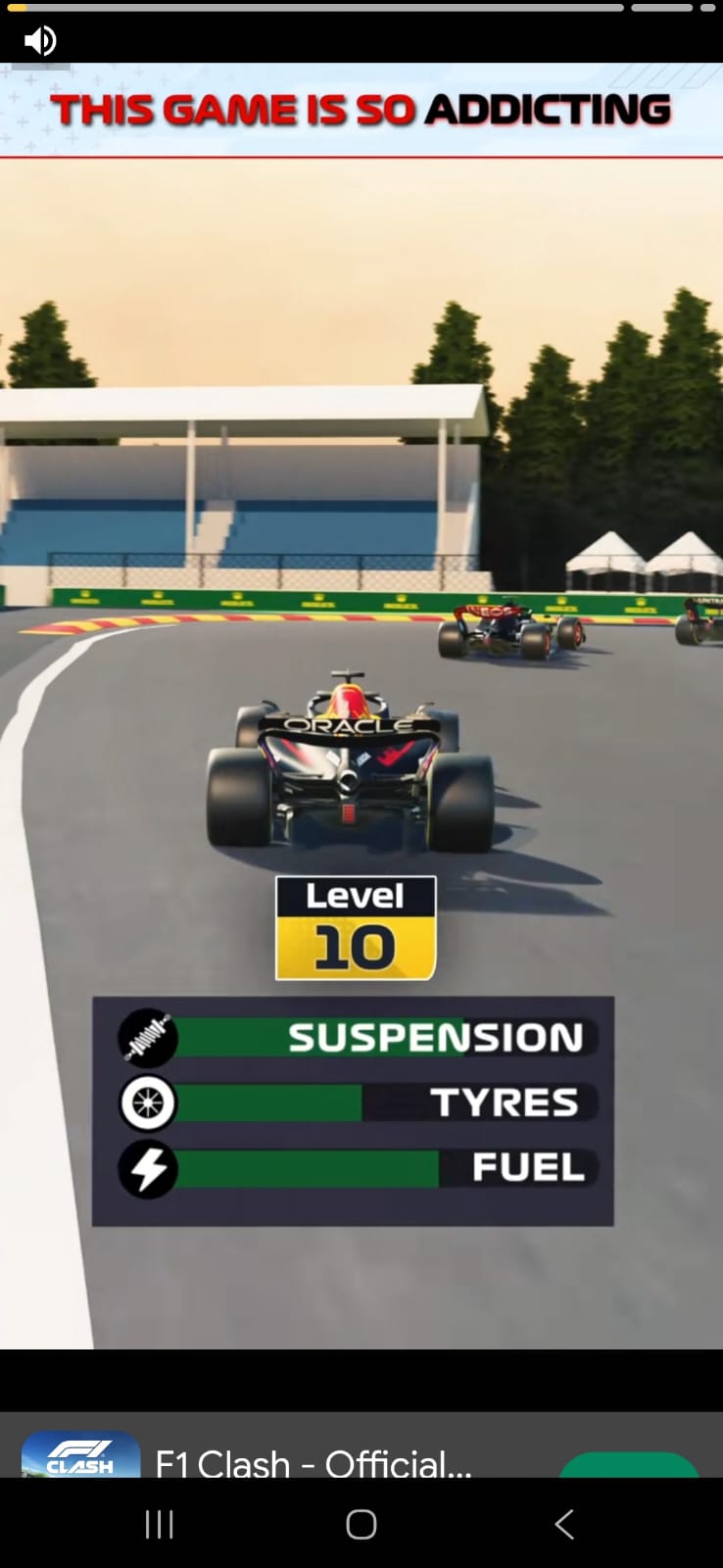Viewport: 723px width, 1568px height.
Task: Click the green install button
Action: 629,1464
